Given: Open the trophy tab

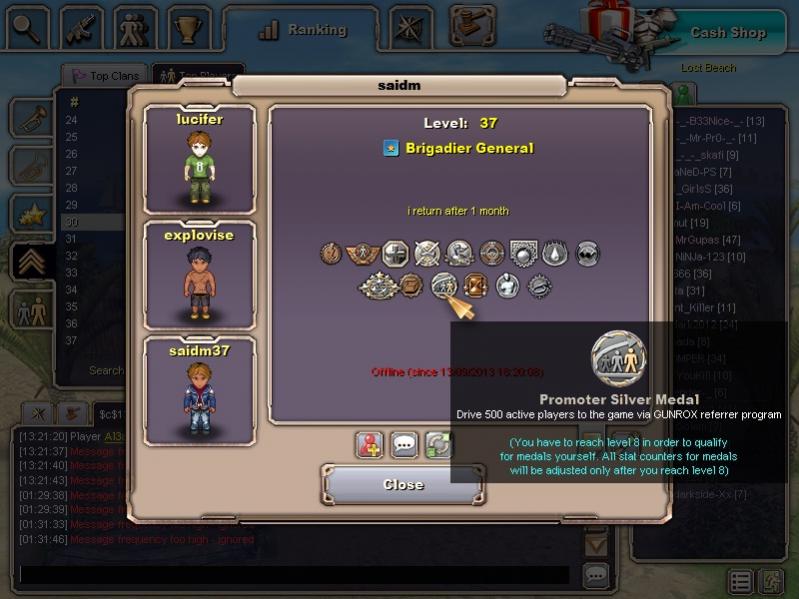Looking at the screenshot, I should (187, 28).
